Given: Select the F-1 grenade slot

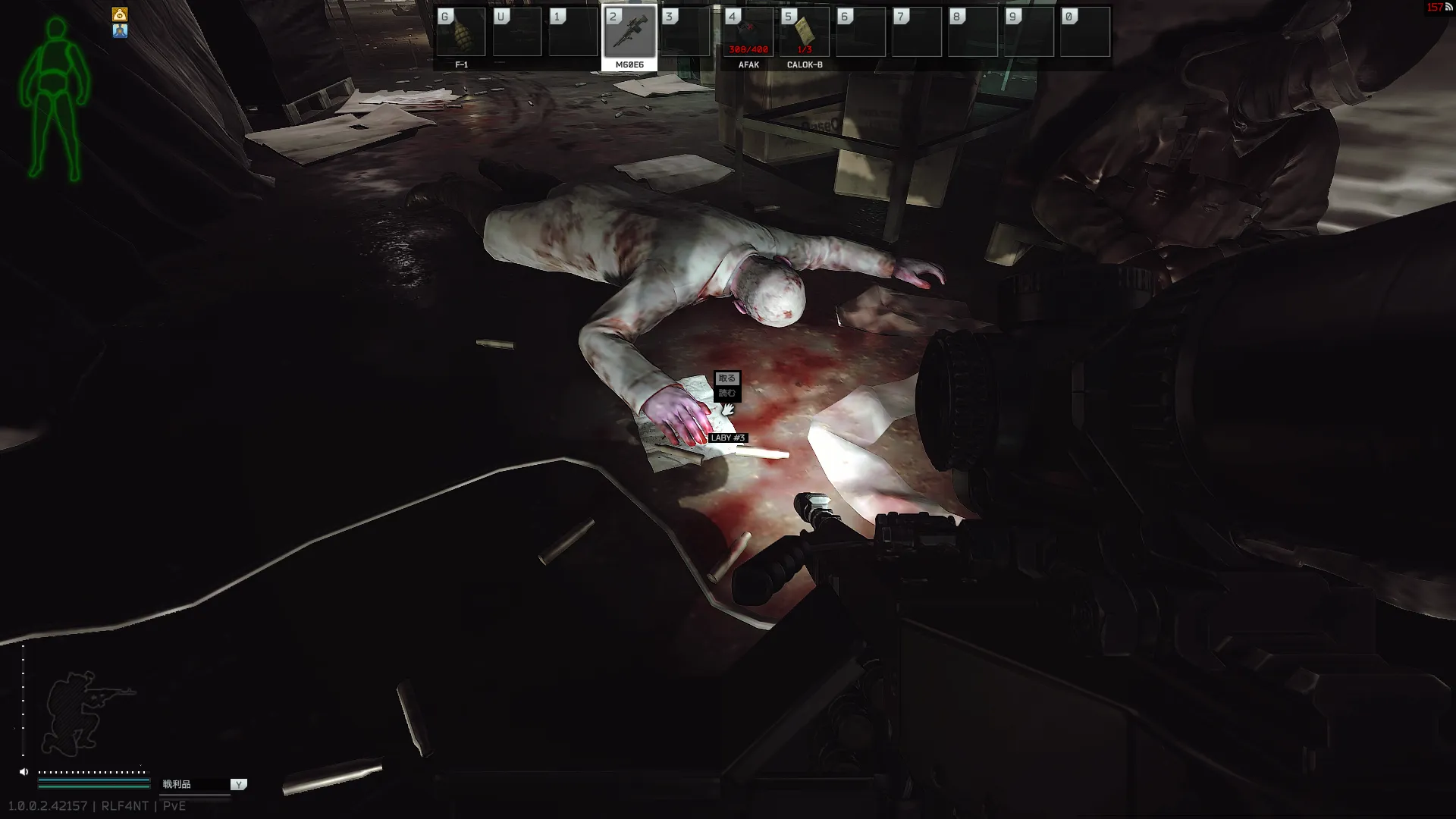Looking at the screenshot, I should click(461, 33).
